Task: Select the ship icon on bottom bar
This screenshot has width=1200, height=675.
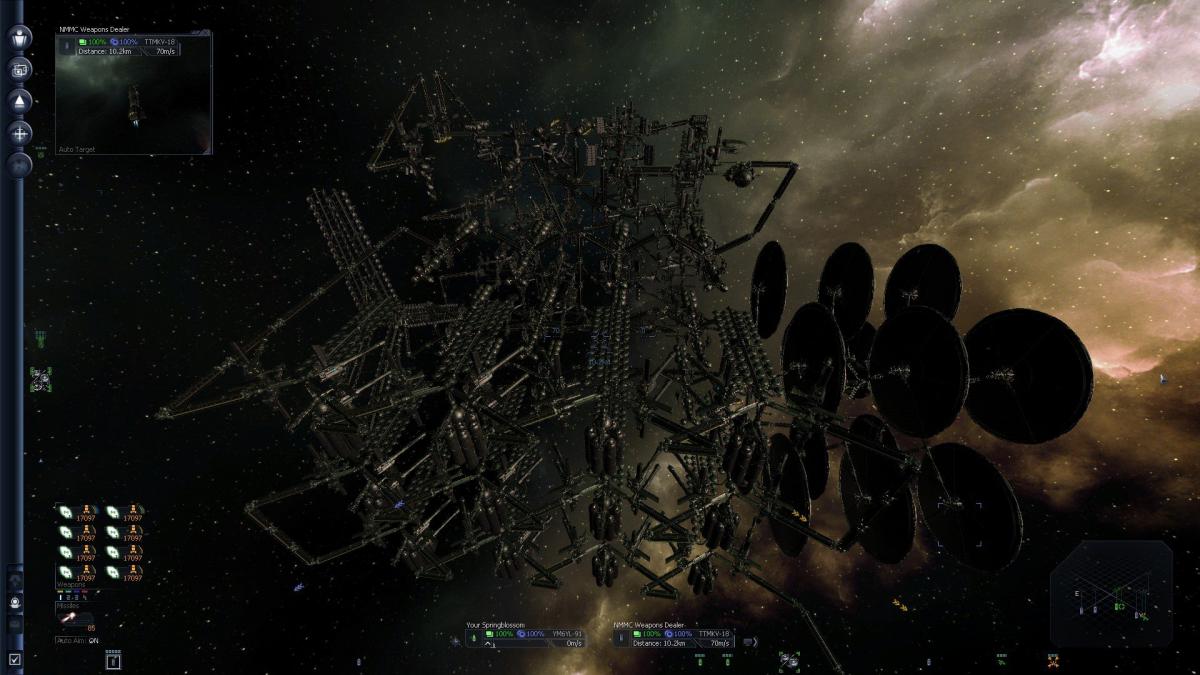Action: point(789,658)
